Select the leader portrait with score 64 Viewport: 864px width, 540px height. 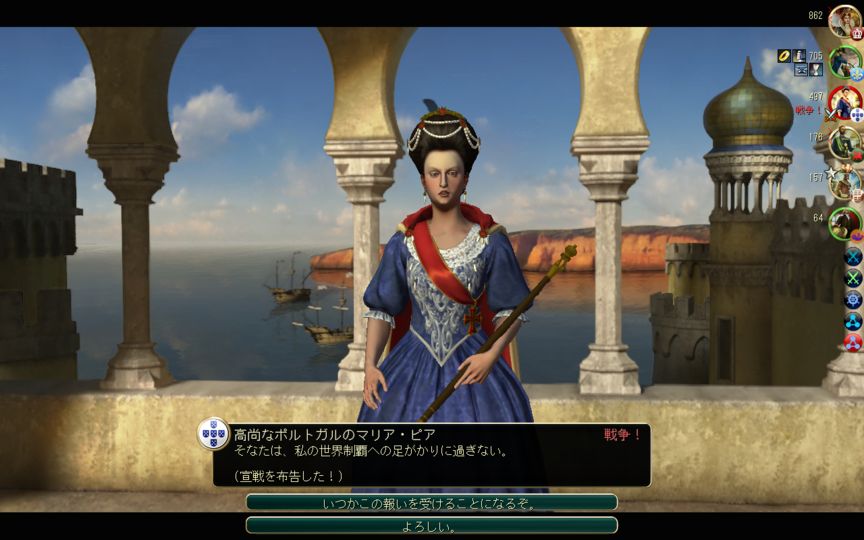point(845,223)
